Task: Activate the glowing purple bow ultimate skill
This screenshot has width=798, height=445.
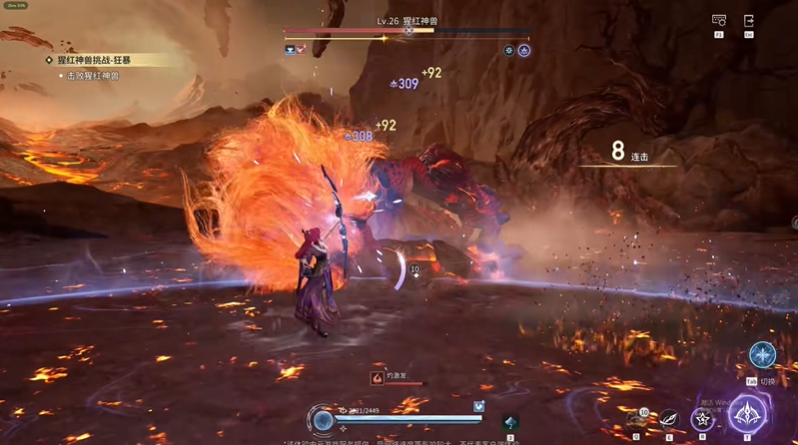Action: pyautogui.click(x=747, y=415)
